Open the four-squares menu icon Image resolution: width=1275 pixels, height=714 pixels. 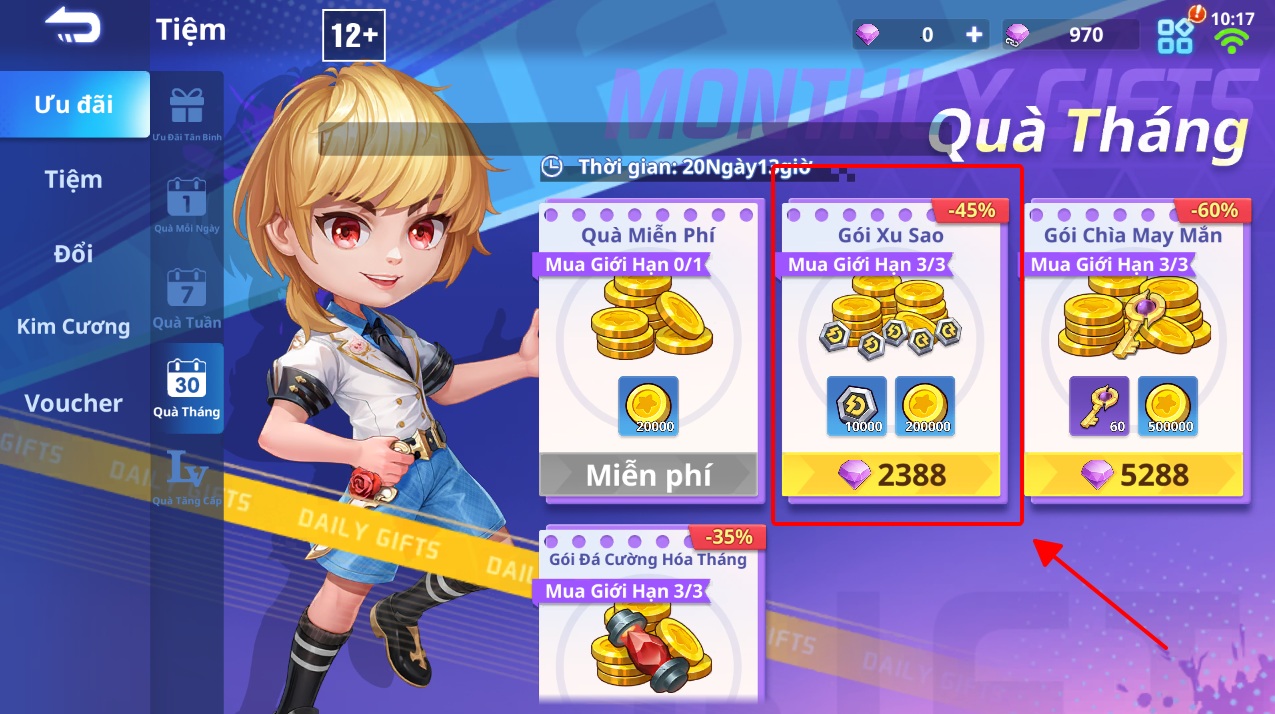1175,36
